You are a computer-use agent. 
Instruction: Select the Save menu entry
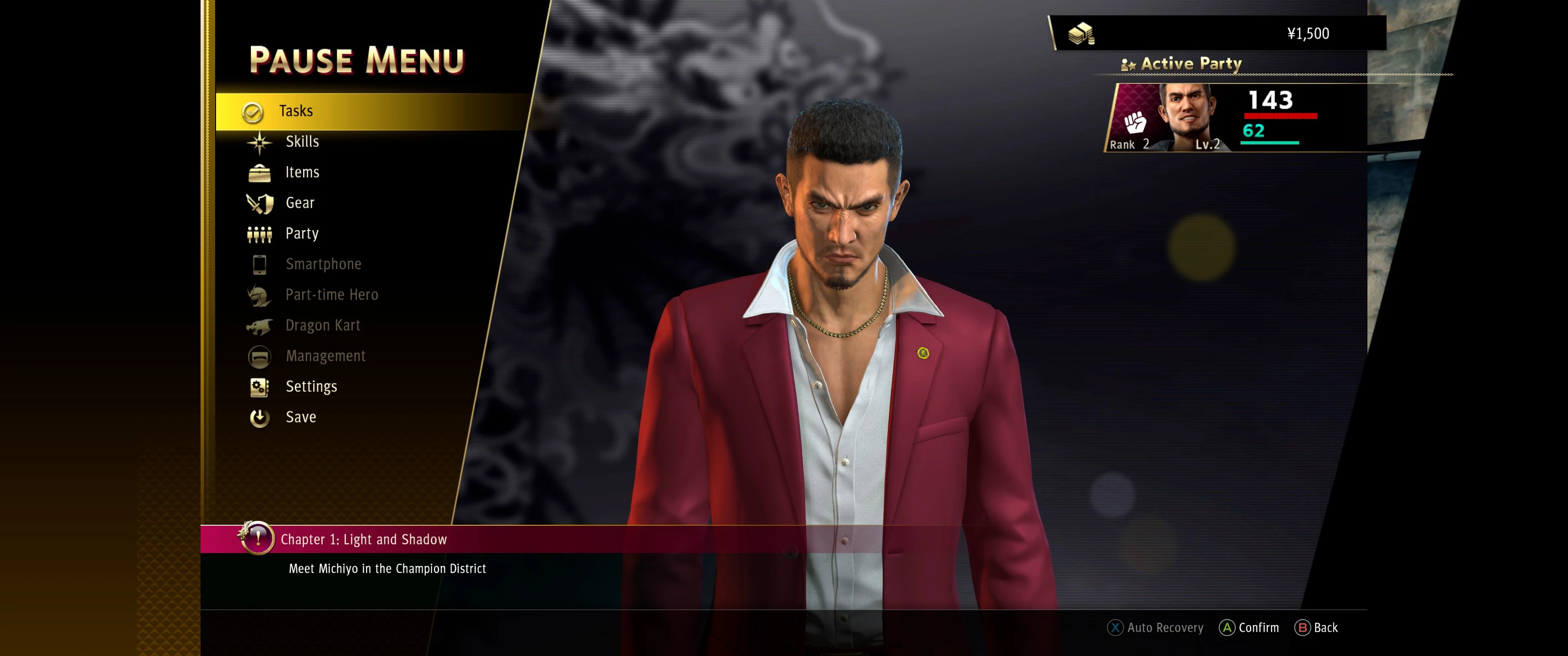tap(300, 417)
